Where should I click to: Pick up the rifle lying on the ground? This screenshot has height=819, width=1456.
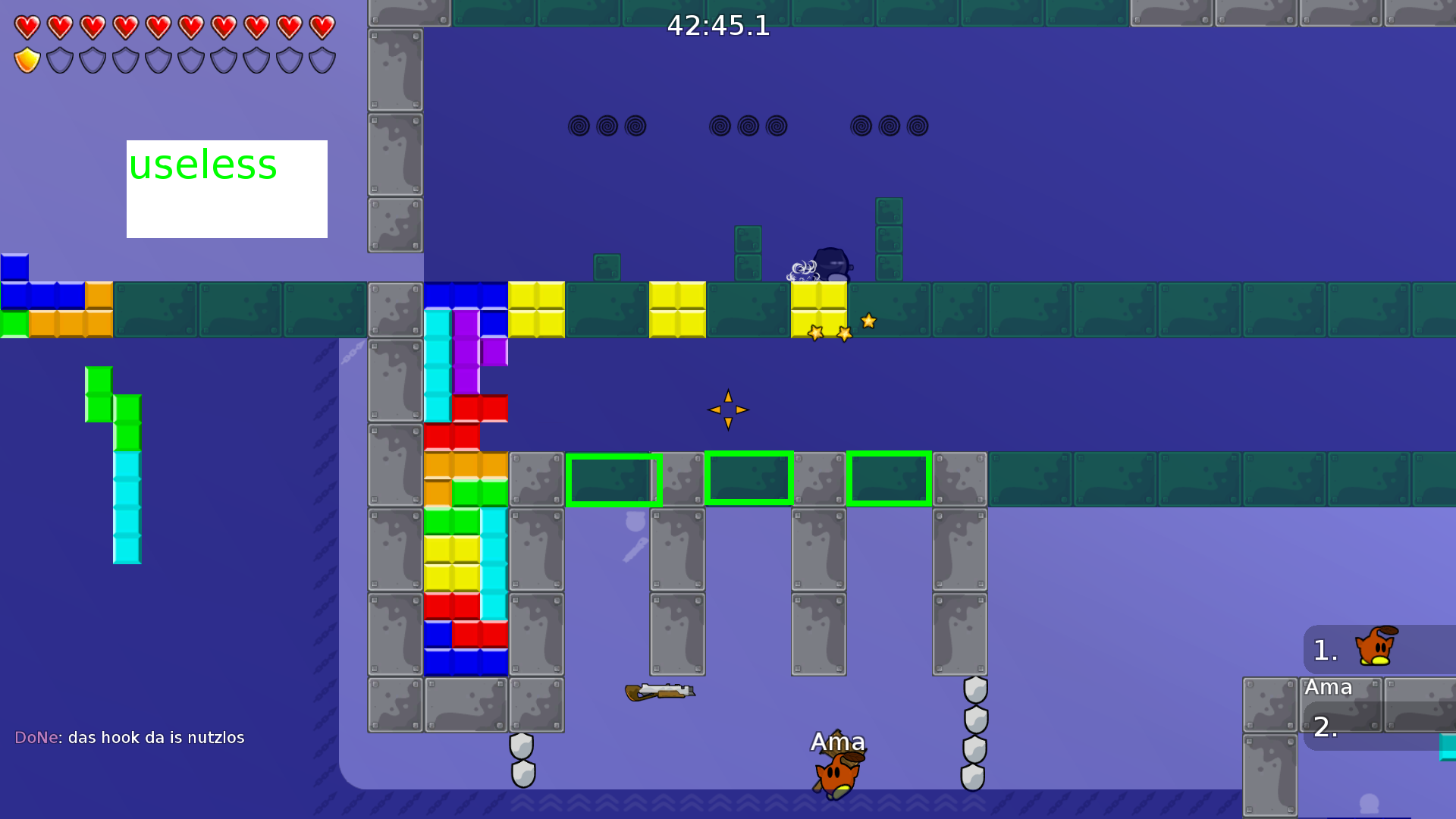(x=660, y=692)
